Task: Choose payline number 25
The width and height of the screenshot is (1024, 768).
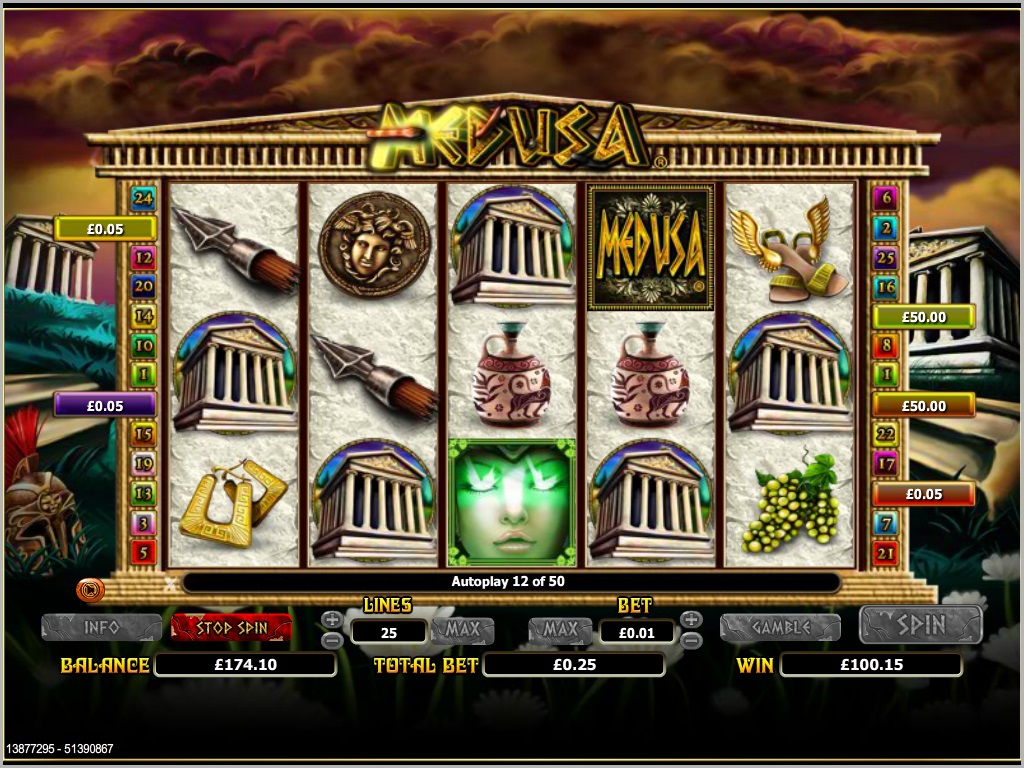Action: click(x=885, y=258)
